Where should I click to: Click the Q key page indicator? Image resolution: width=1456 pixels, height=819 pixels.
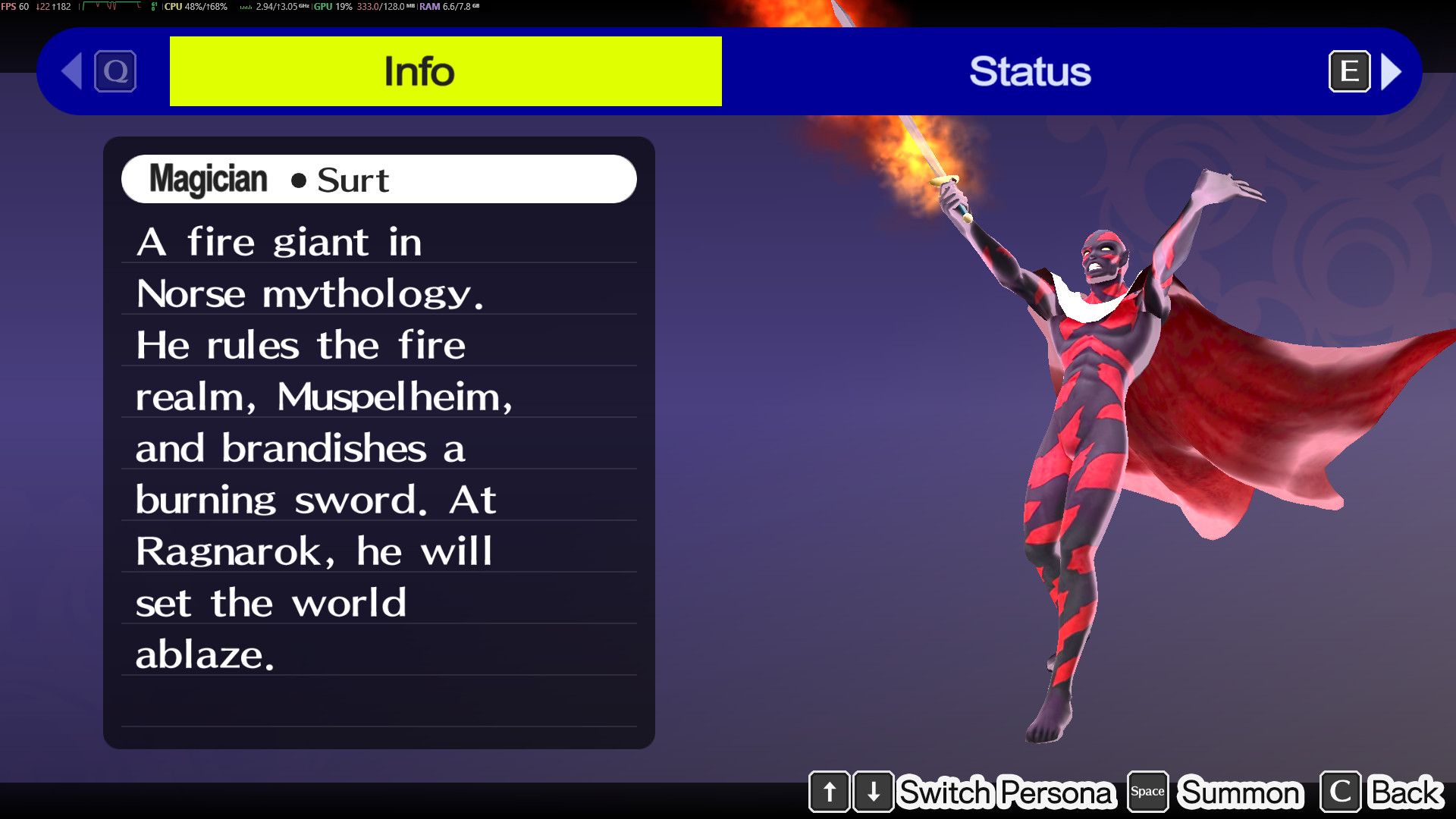pyautogui.click(x=114, y=71)
